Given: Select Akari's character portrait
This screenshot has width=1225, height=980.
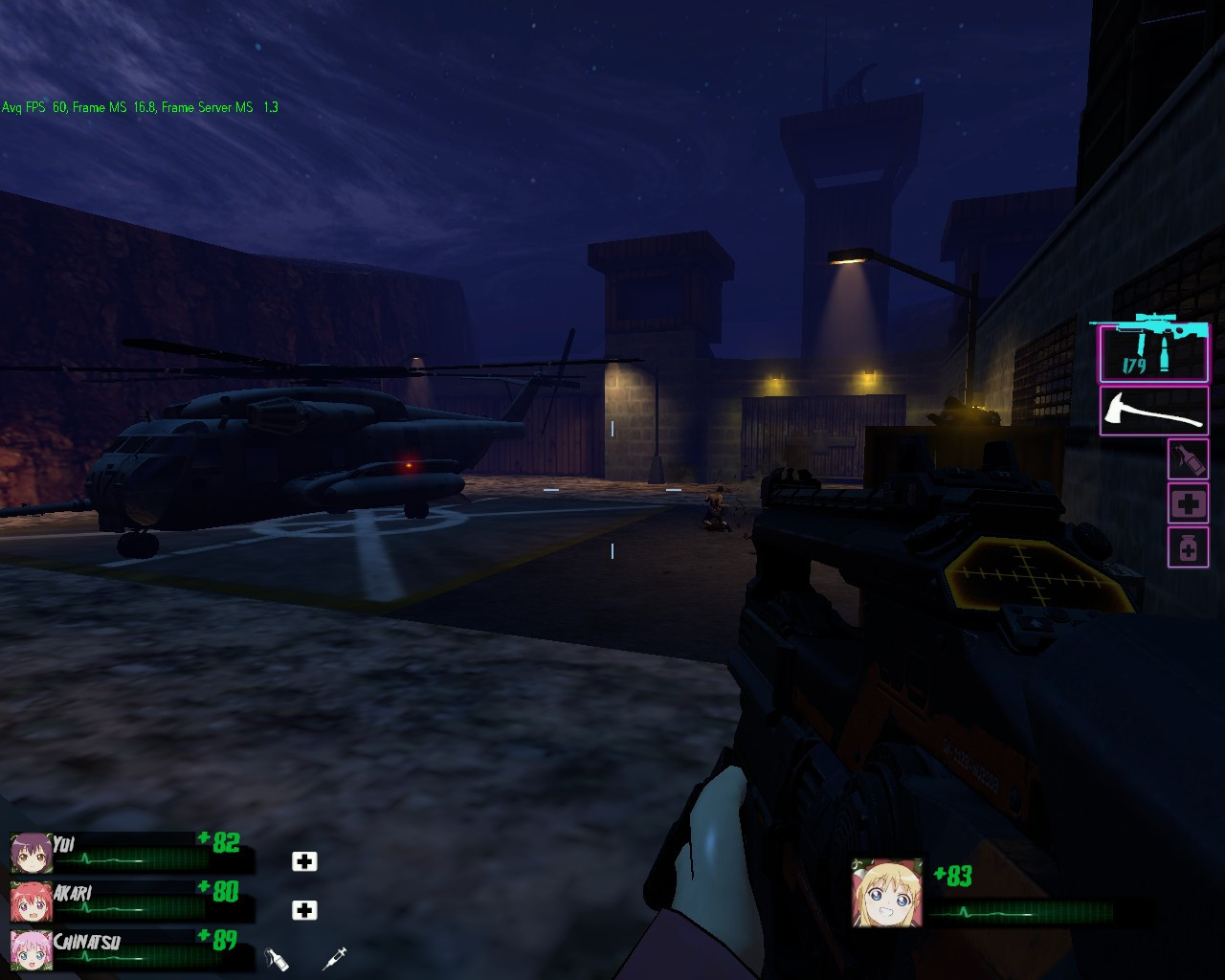Looking at the screenshot, I should pos(30,902).
